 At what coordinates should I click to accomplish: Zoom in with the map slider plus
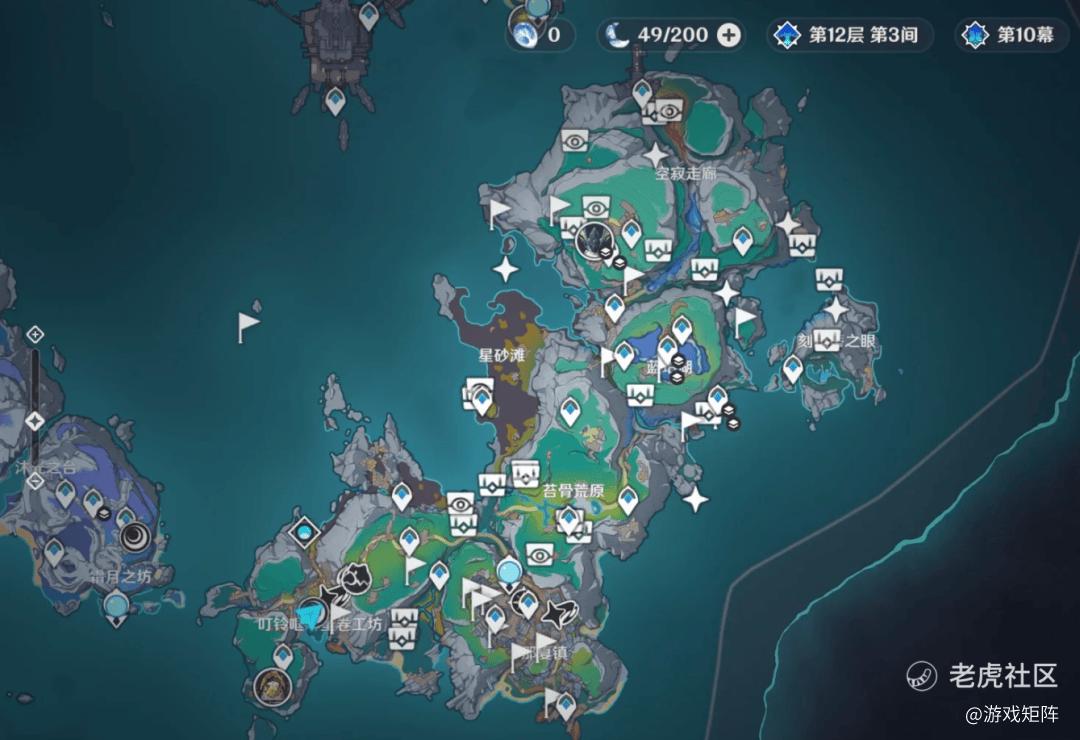point(35,334)
